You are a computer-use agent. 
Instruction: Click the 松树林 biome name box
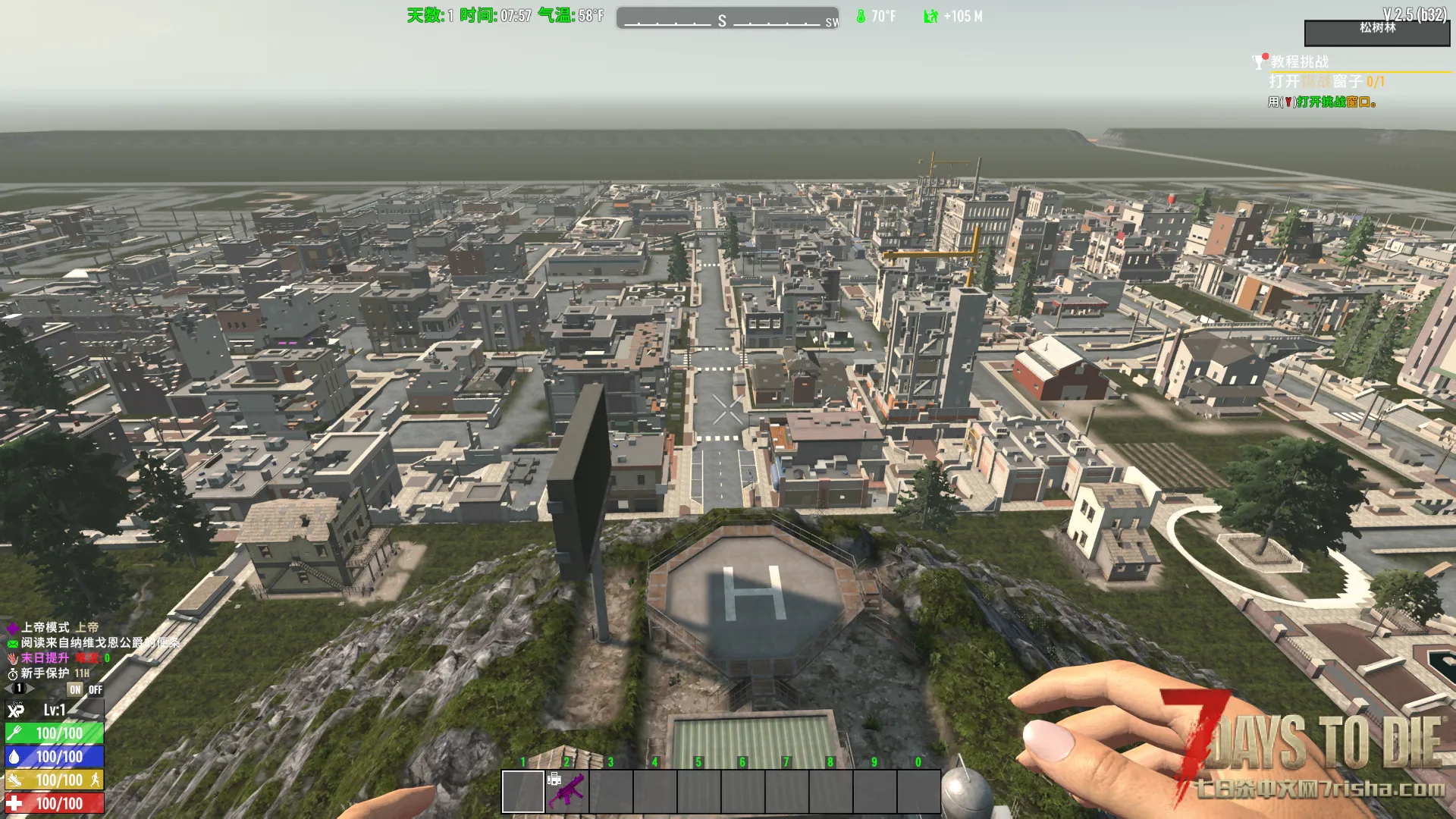pos(1376,33)
